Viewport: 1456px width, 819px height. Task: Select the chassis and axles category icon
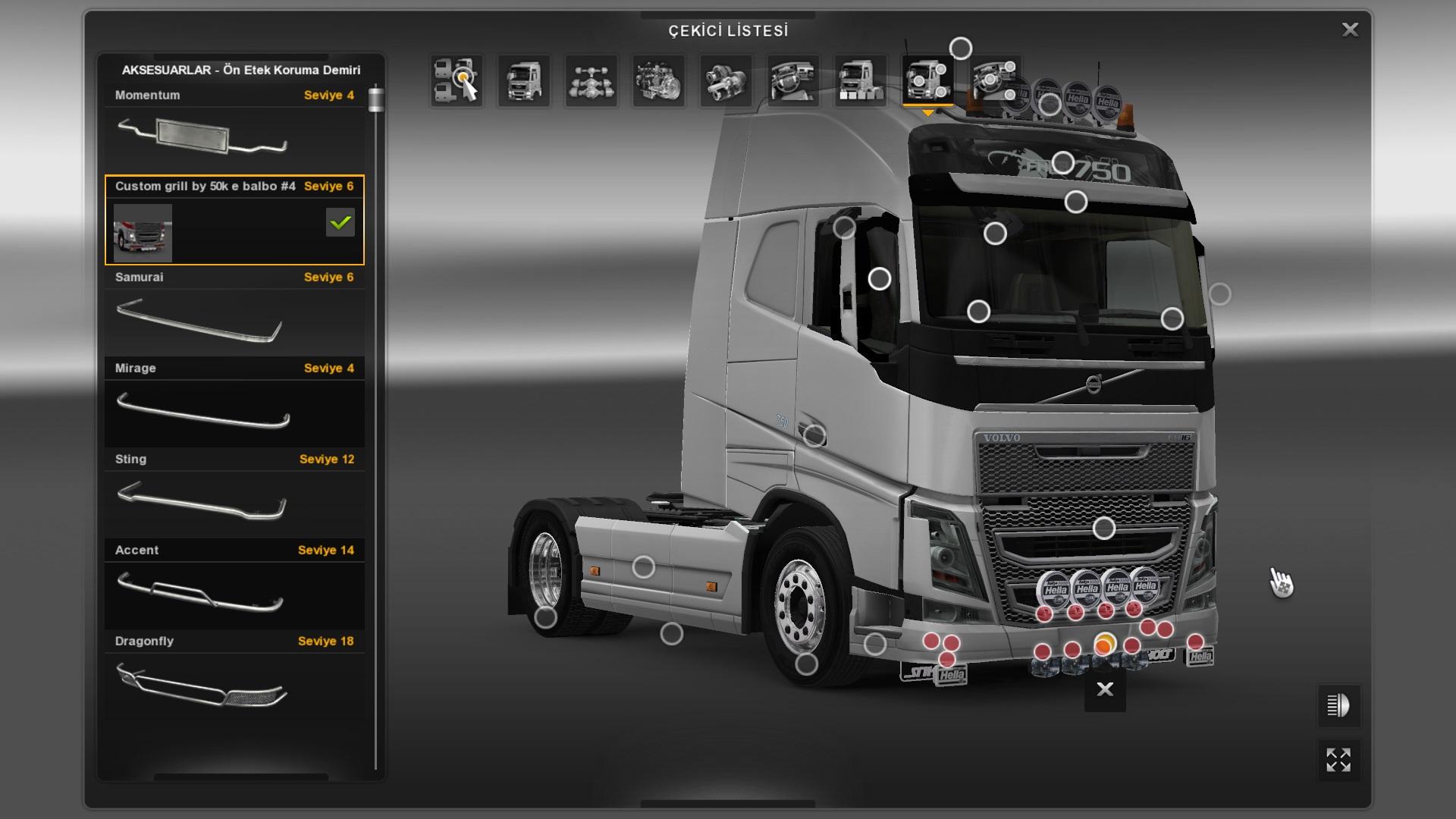[x=591, y=80]
